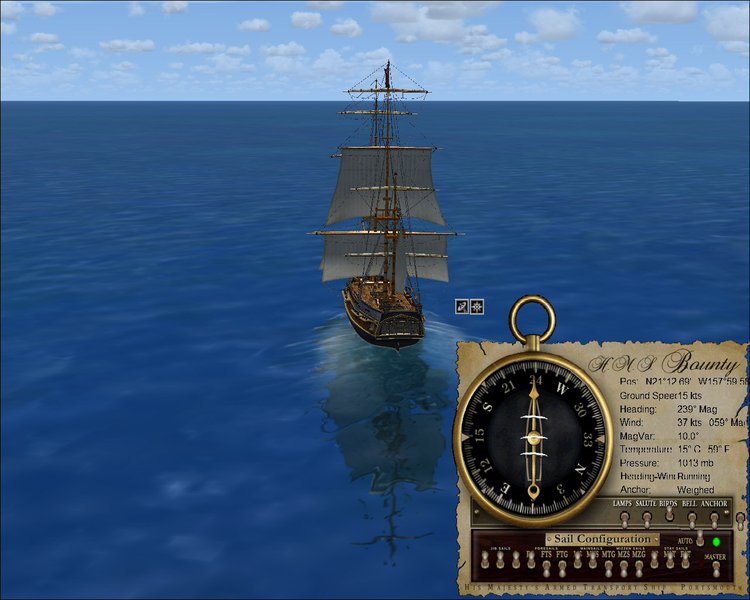Click the brass compass dial
This screenshot has height=600, width=750.
(x=533, y=438)
